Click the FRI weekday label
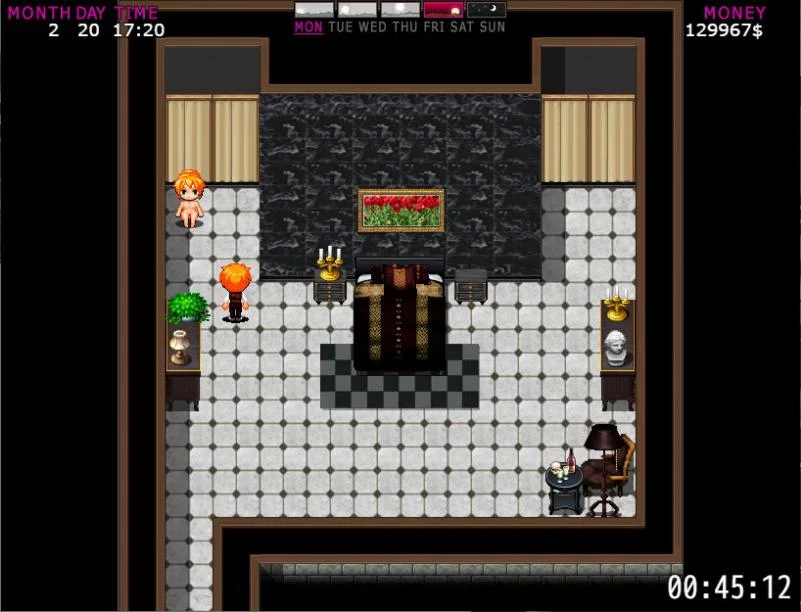Image resolution: width=801 pixels, height=612 pixels. 434,27
